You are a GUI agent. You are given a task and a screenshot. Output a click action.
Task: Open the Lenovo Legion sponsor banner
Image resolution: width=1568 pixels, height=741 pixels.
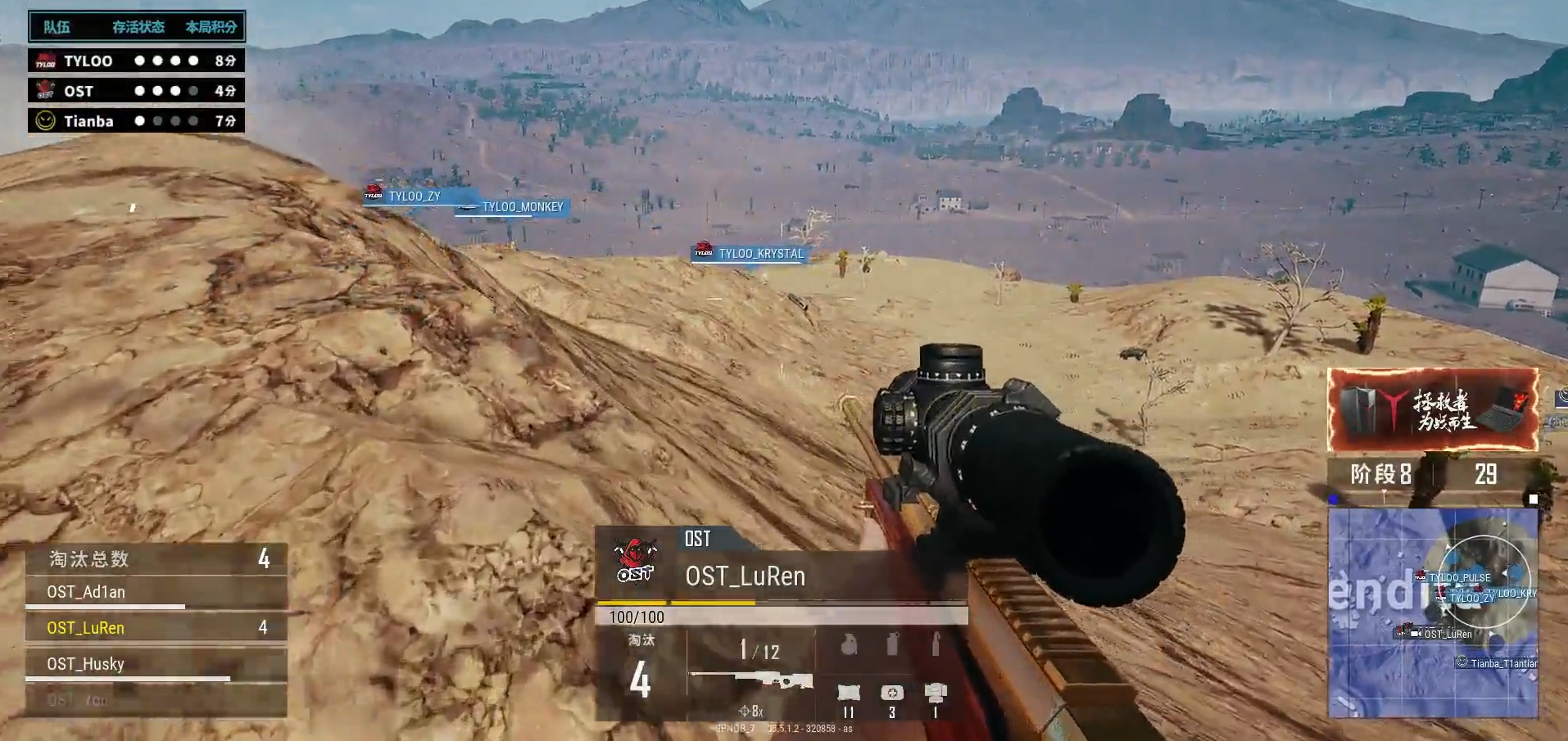1432,409
